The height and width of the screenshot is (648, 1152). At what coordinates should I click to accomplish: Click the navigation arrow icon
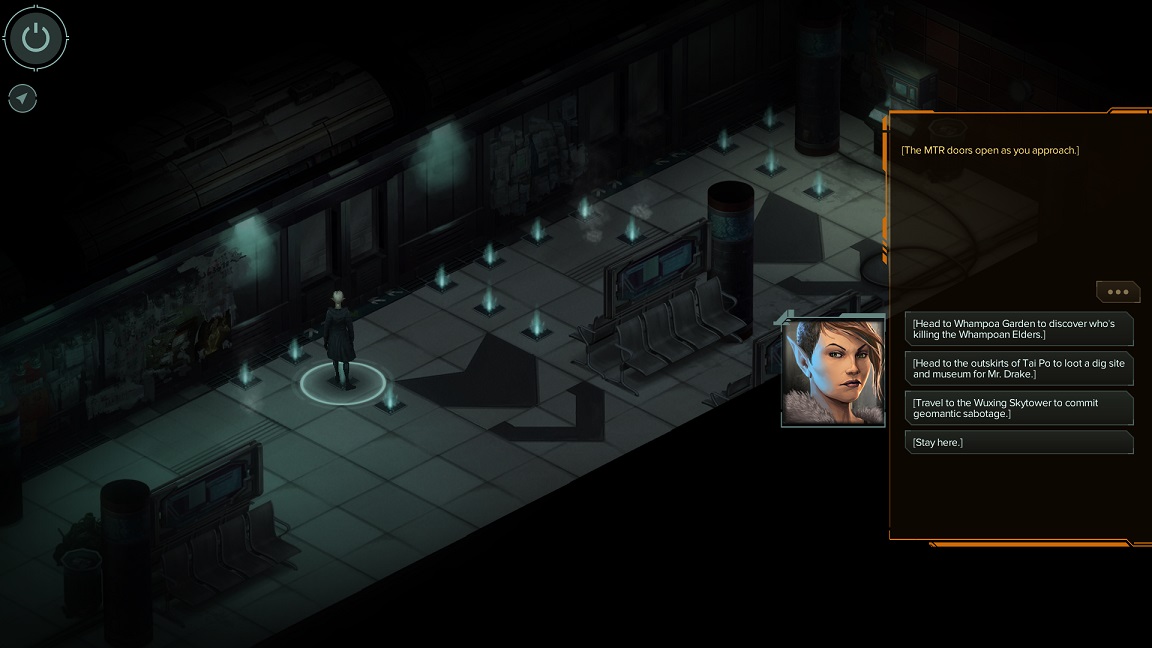click(x=22, y=98)
